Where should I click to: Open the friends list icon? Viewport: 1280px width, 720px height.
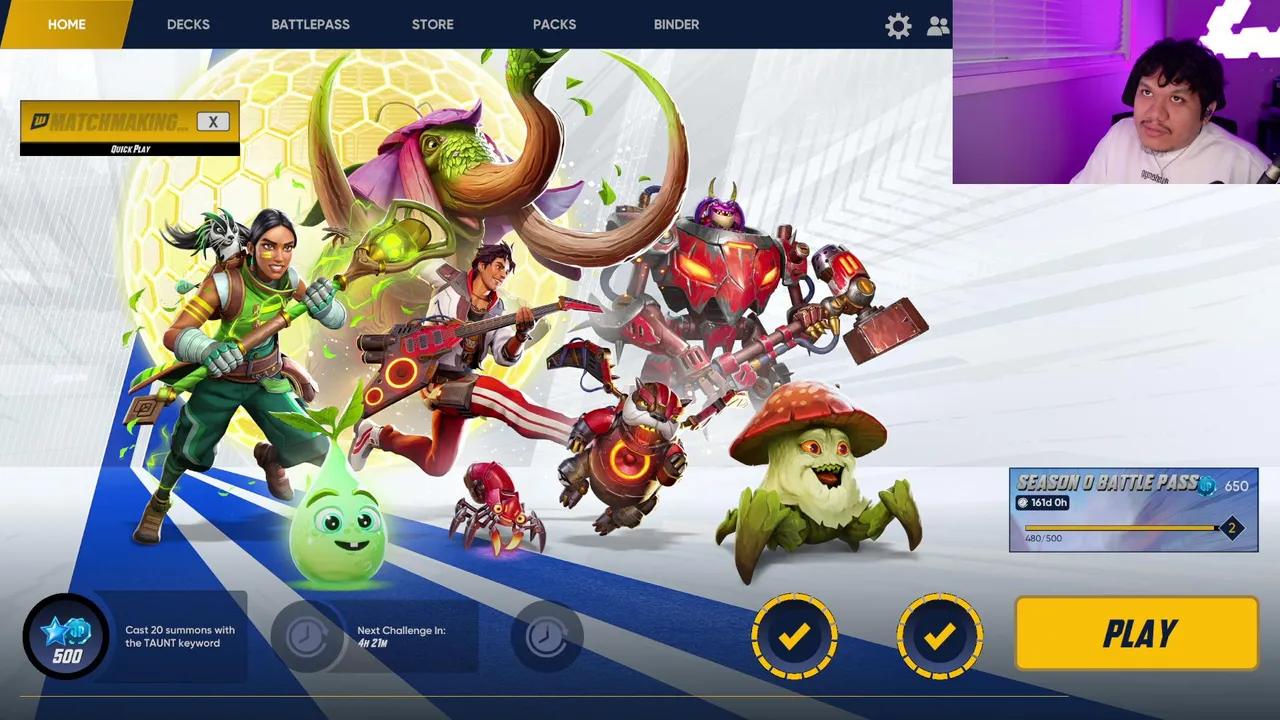tap(938, 25)
